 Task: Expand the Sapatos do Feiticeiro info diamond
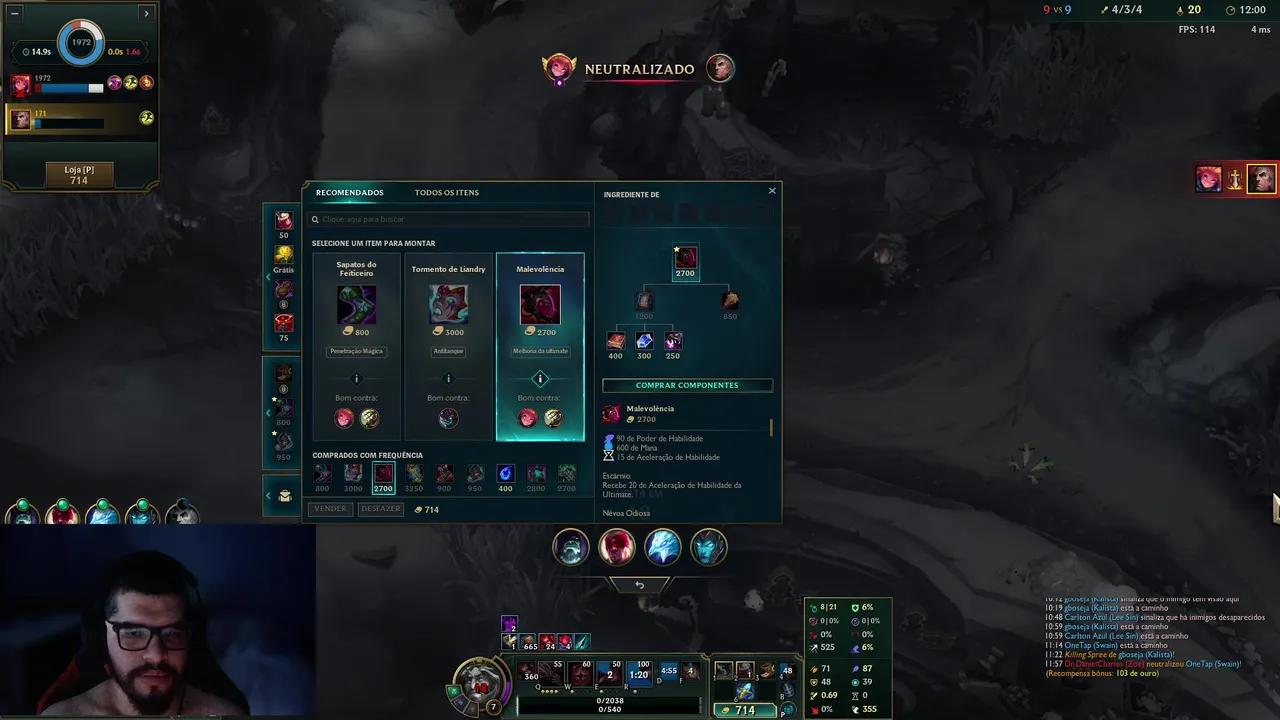pos(356,379)
